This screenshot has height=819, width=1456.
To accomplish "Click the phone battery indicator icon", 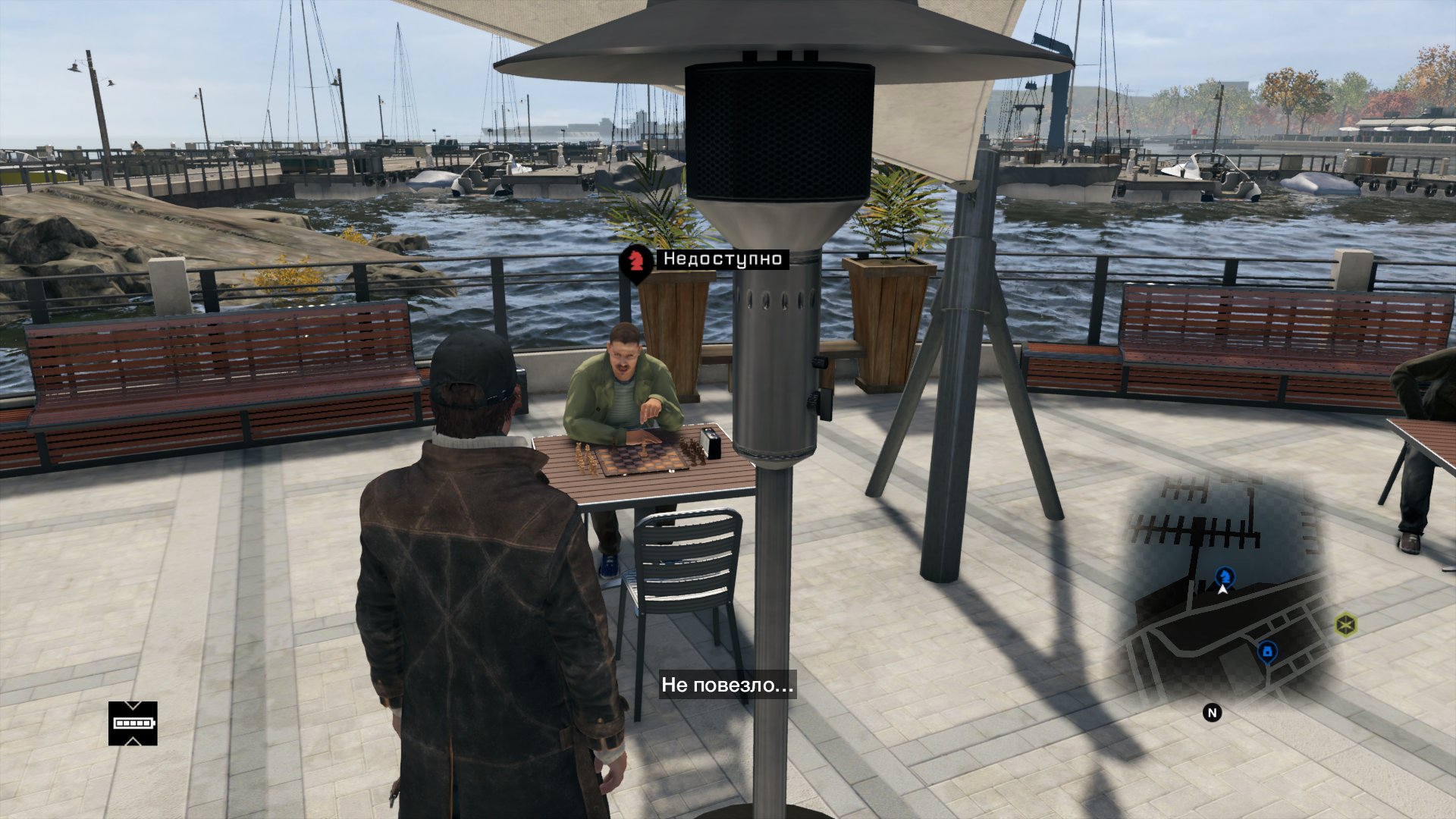I will (x=133, y=723).
